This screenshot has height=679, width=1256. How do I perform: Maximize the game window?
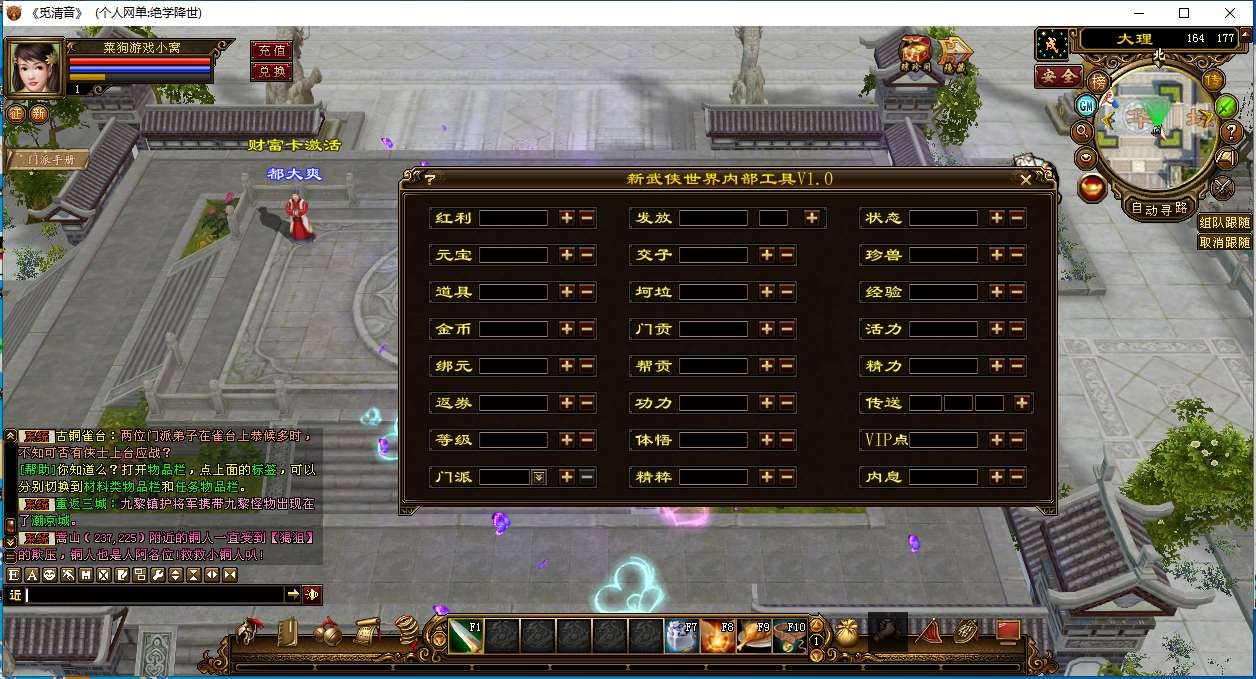pos(1184,13)
